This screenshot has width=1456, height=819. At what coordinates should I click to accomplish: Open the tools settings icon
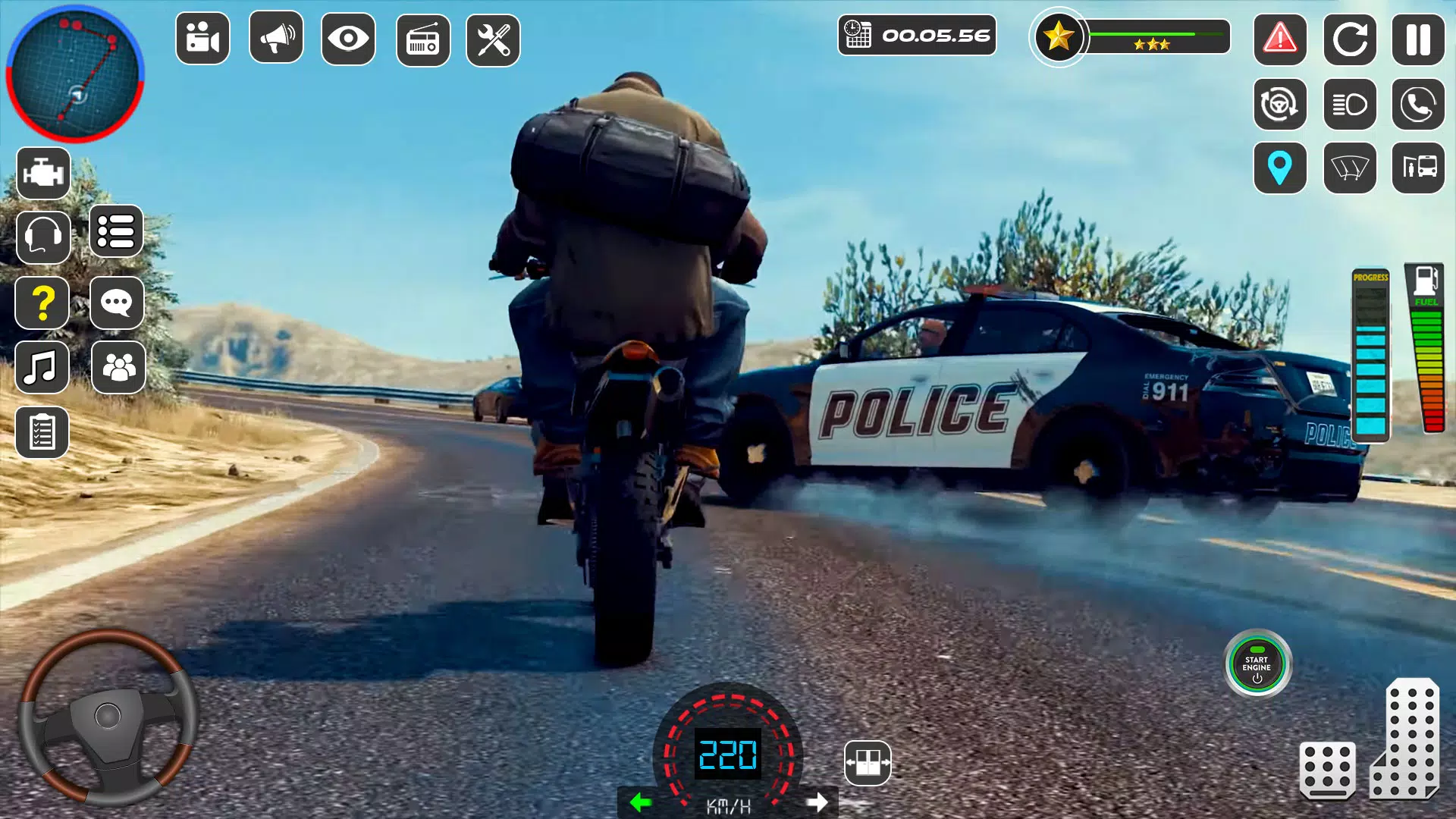[x=492, y=37]
